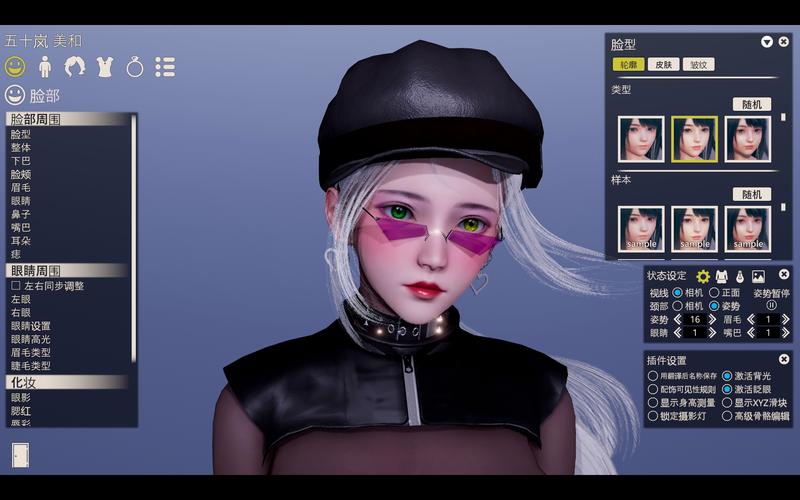Close the 状态设定 panel

(783, 275)
